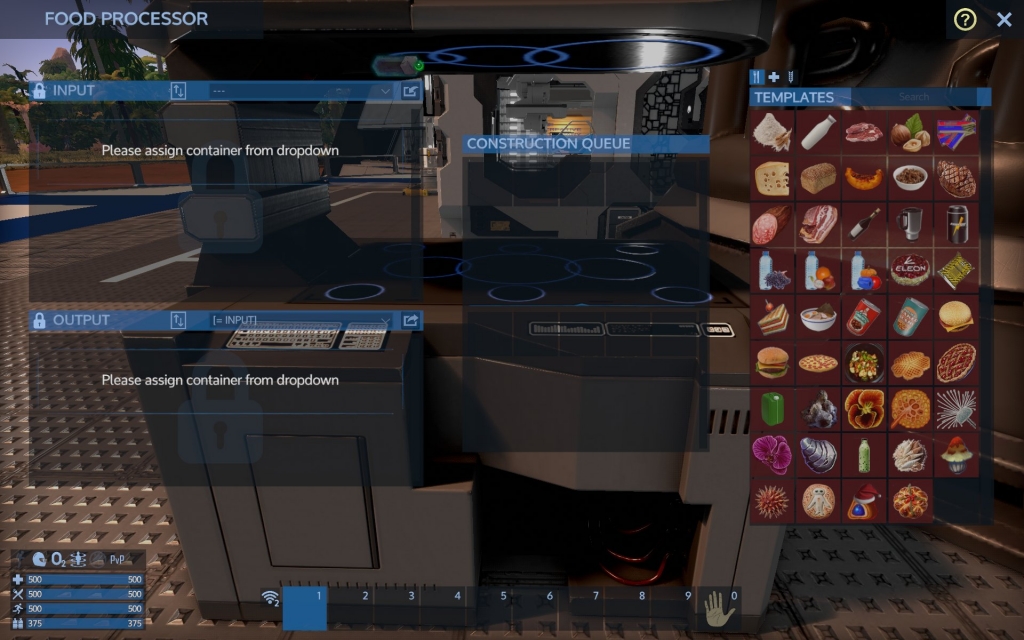This screenshot has width=1024, height=640.
Task: Open the help question mark
Action: 965,19
